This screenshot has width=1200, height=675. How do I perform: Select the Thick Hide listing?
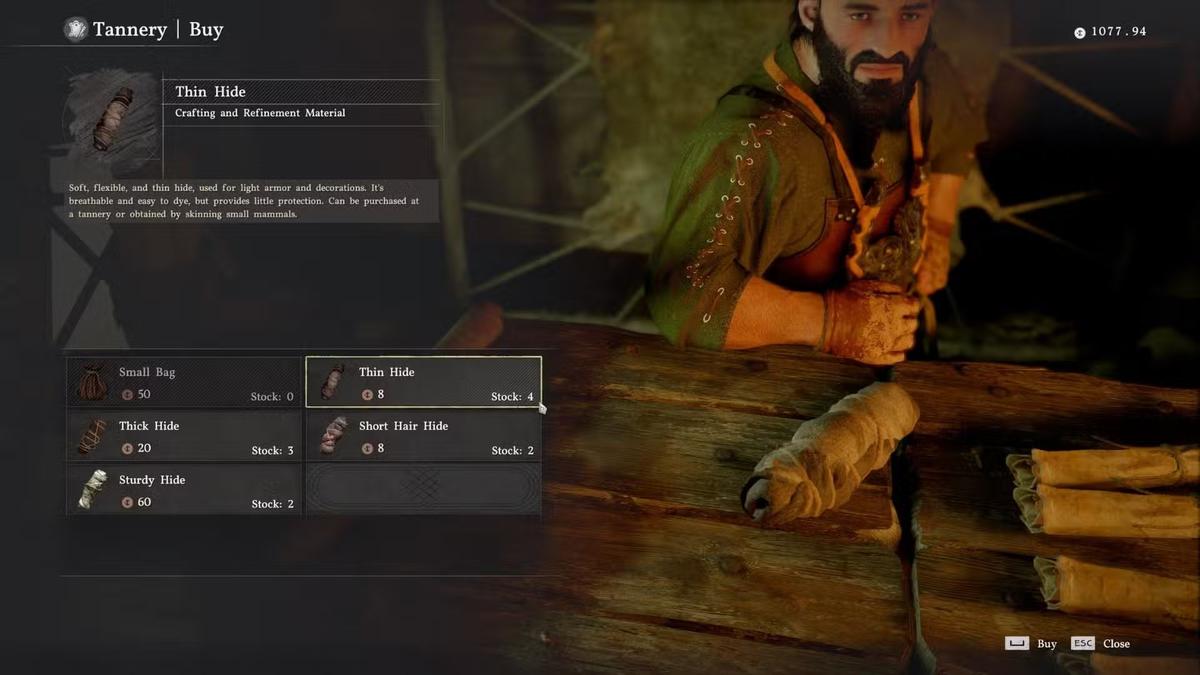coord(184,436)
